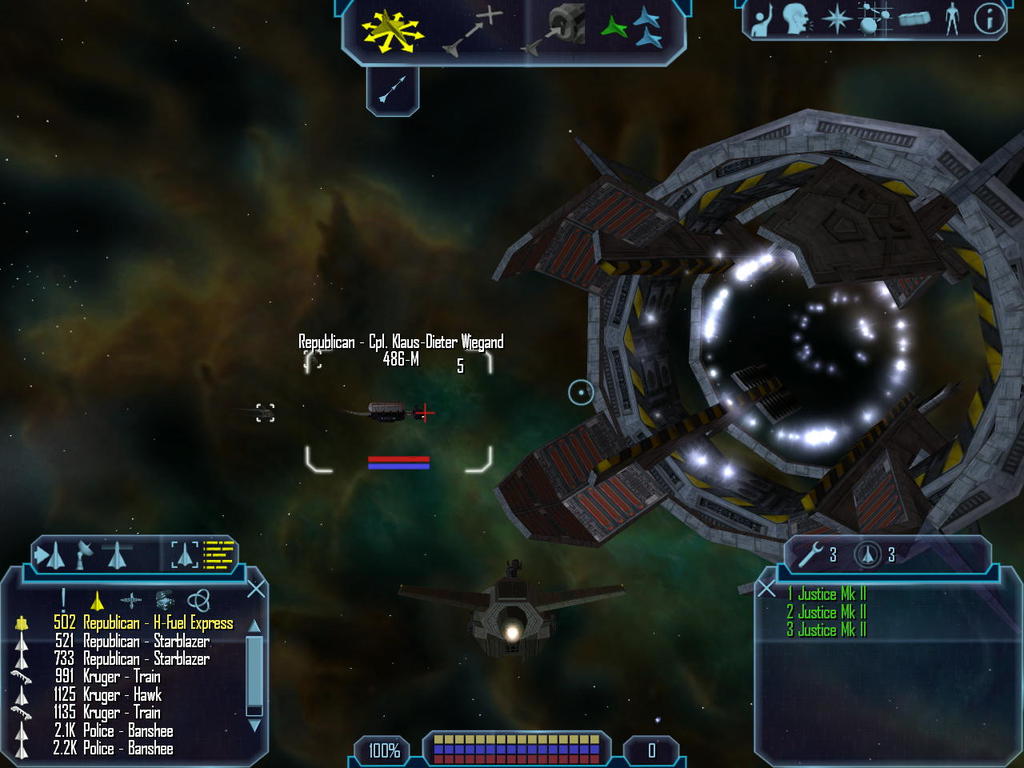
Task: Select the go-to maneuver icon with cross
Action: pyautogui.click(x=474, y=30)
